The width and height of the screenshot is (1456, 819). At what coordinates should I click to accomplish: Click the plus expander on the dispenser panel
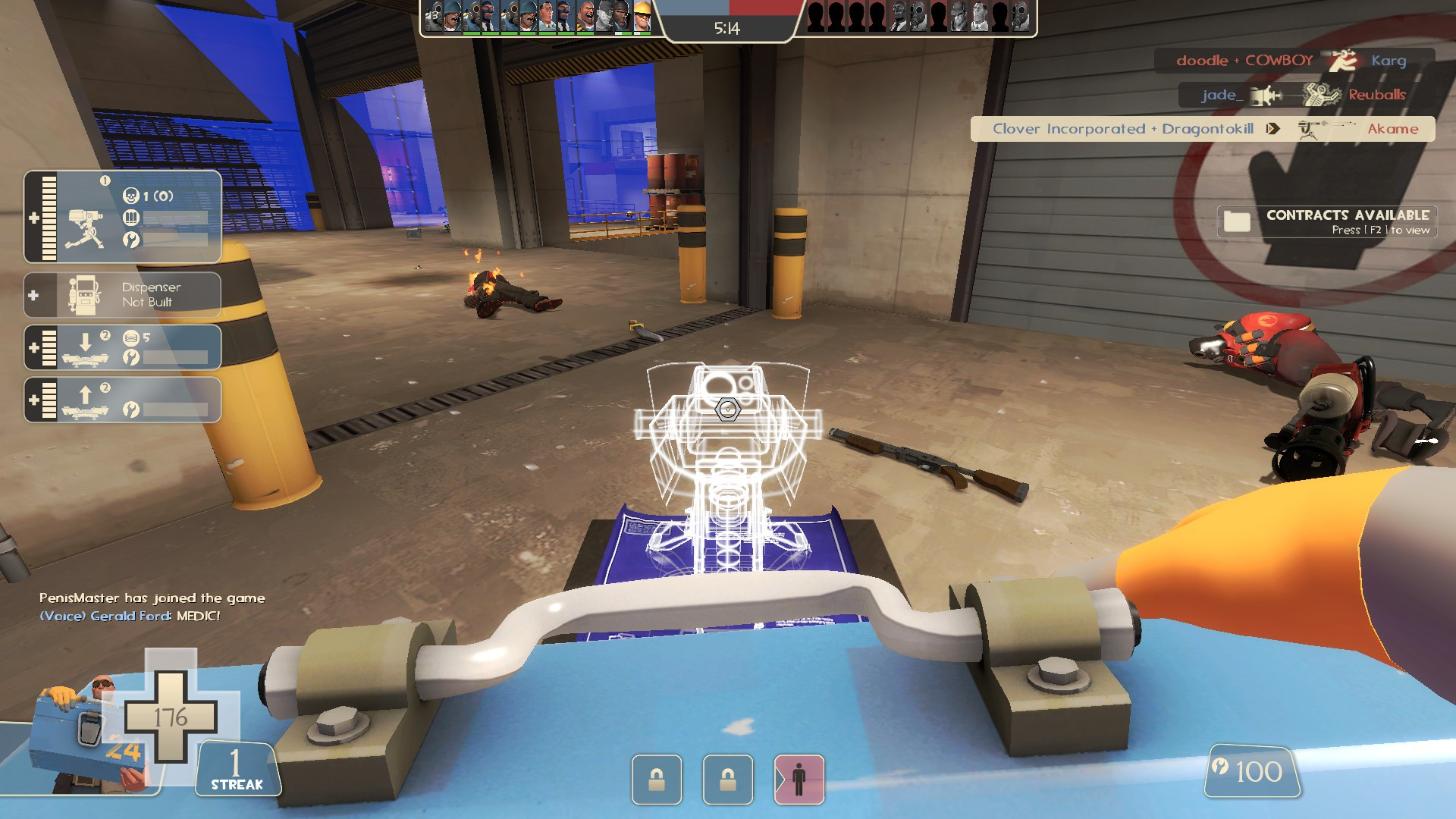click(x=33, y=294)
